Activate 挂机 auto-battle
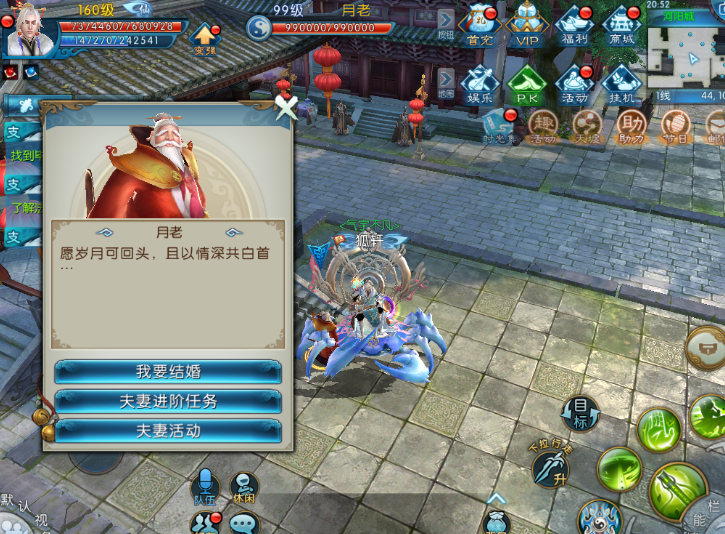 (623, 84)
